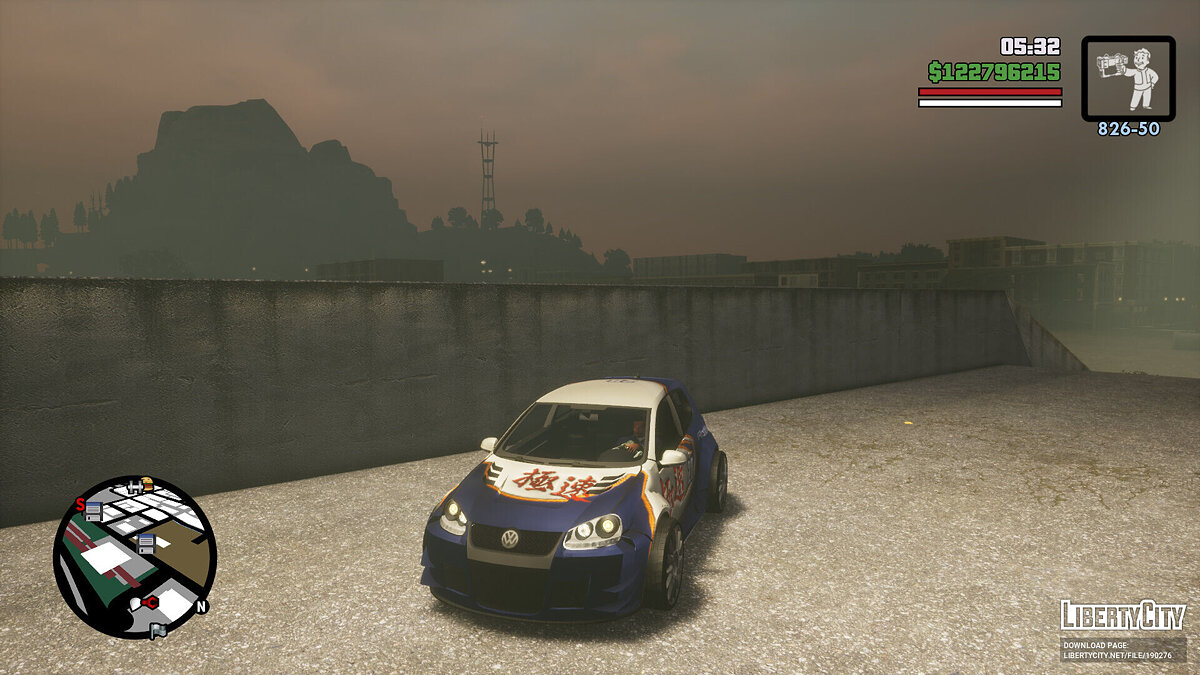The width and height of the screenshot is (1200, 675).
Task: Open the circular radar minimap
Action: pyautogui.click(x=134, y=556)
